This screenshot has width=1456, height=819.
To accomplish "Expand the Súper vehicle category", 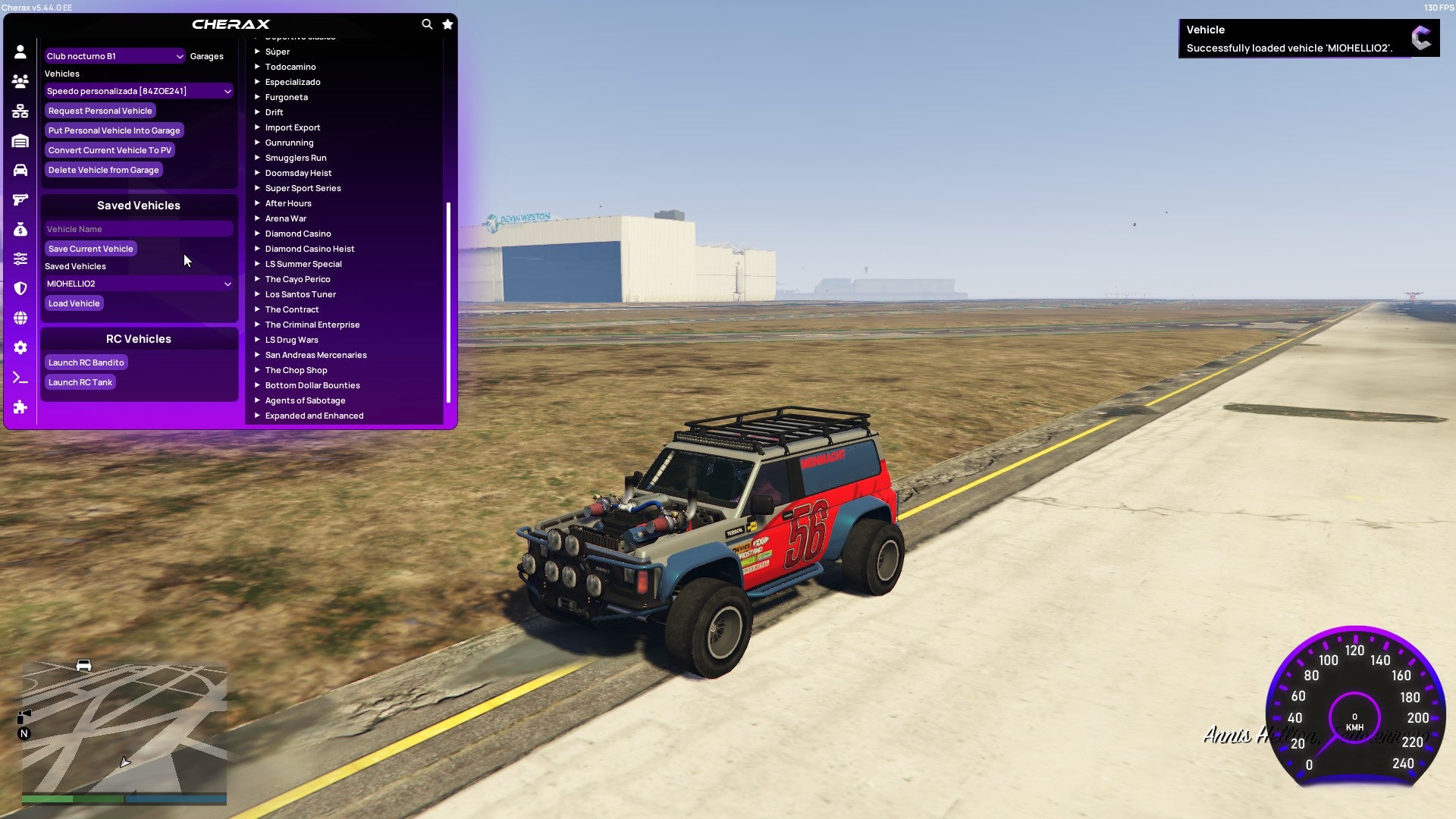I will point(278,52).
